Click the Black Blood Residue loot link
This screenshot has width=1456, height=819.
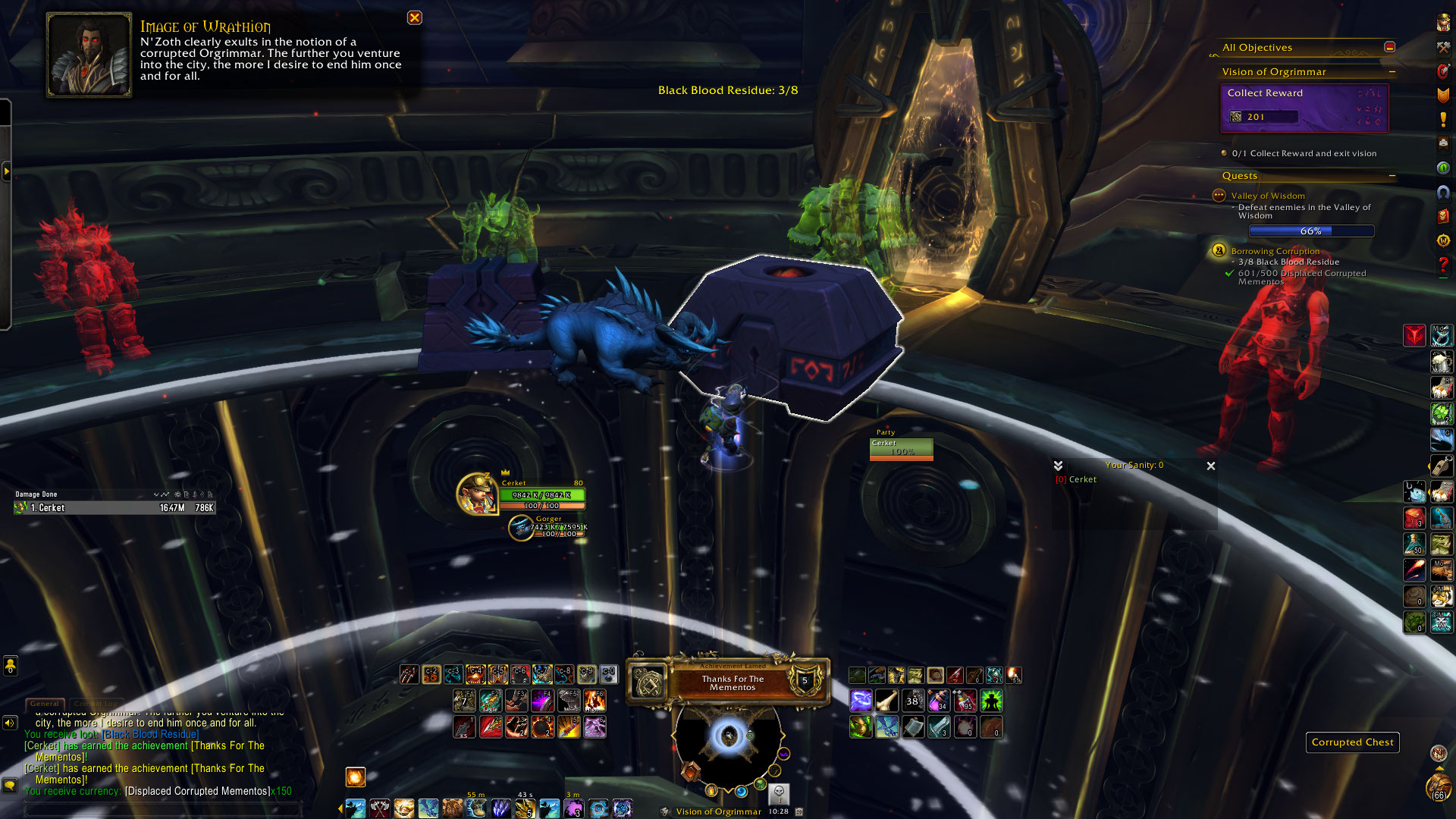(151, 734)
